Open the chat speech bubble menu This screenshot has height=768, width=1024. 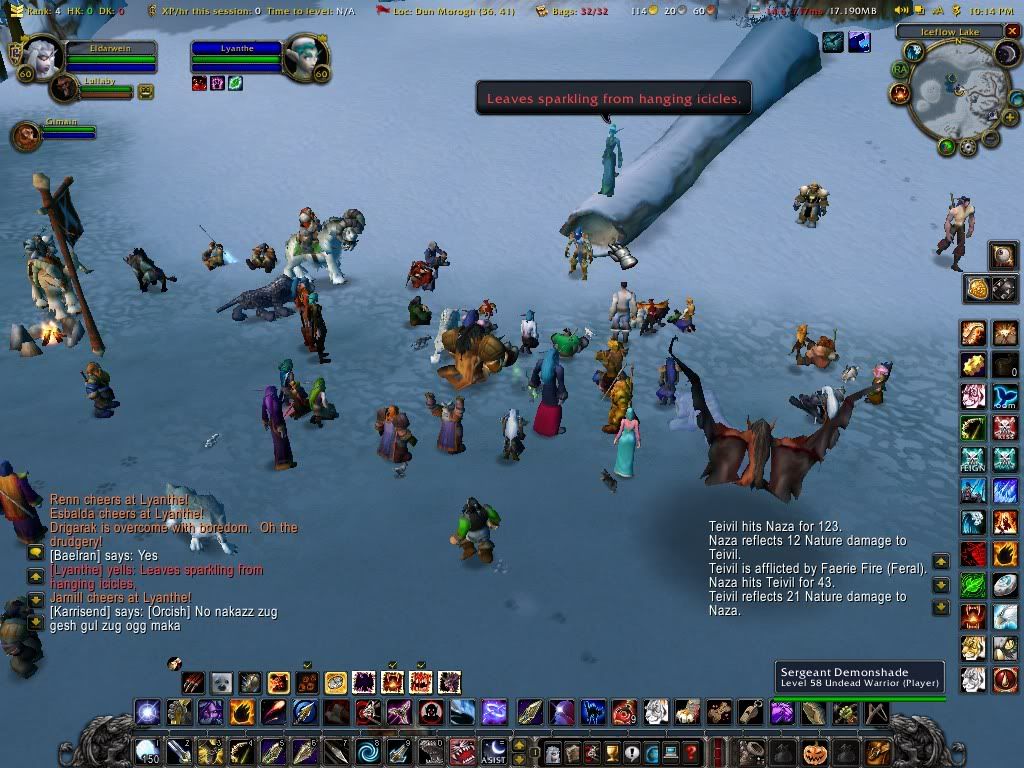tap(35, 552)
